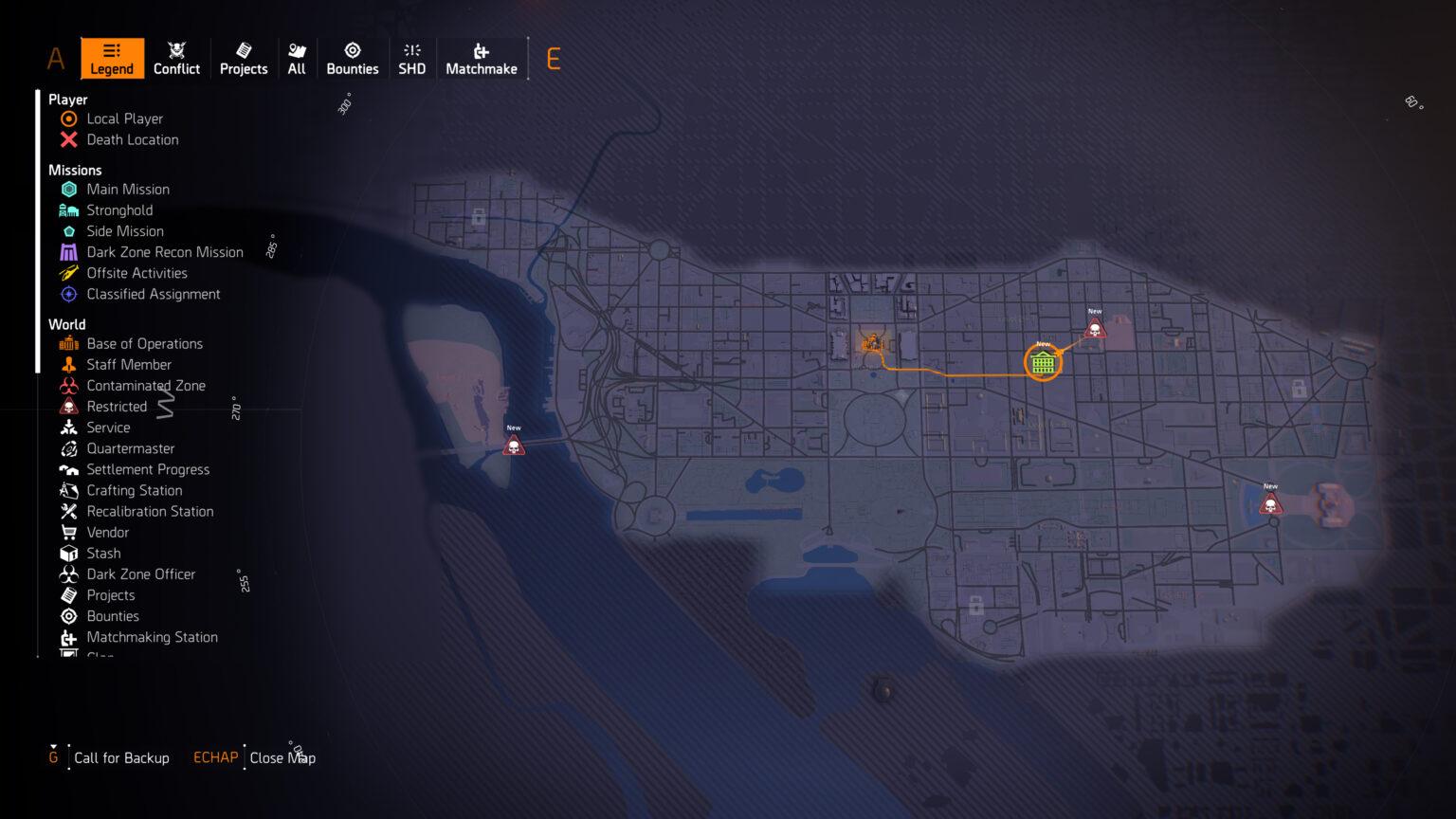Click the Dark Zone Officer icon
The image size is (1456, 819).
(x=68, y=573)
